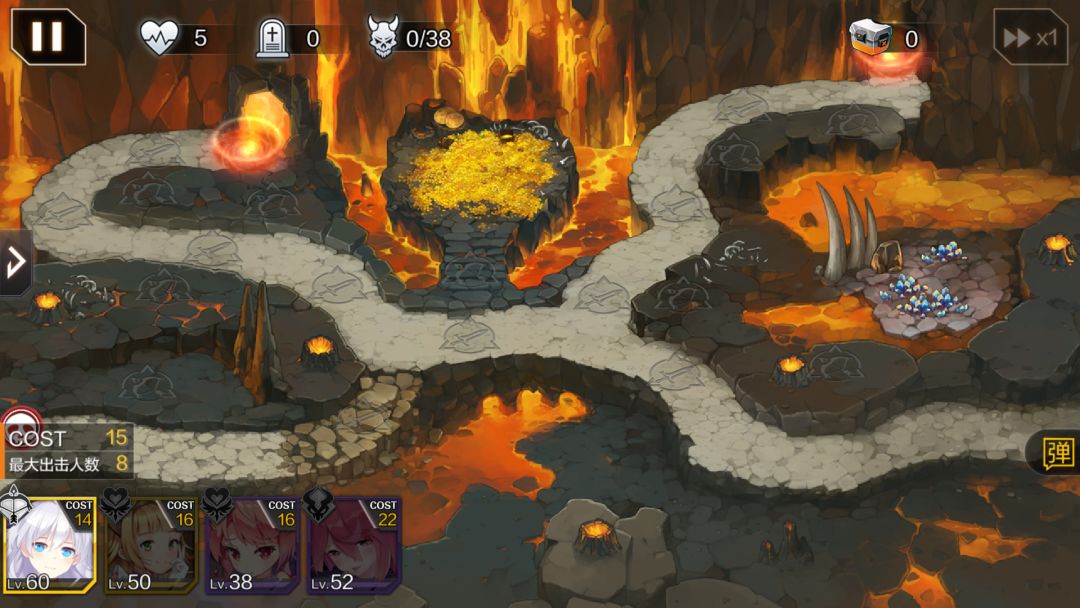Pick the Lv.38 pink-haired unit card
Screen dimensions: 1080x608
[253, 545]
